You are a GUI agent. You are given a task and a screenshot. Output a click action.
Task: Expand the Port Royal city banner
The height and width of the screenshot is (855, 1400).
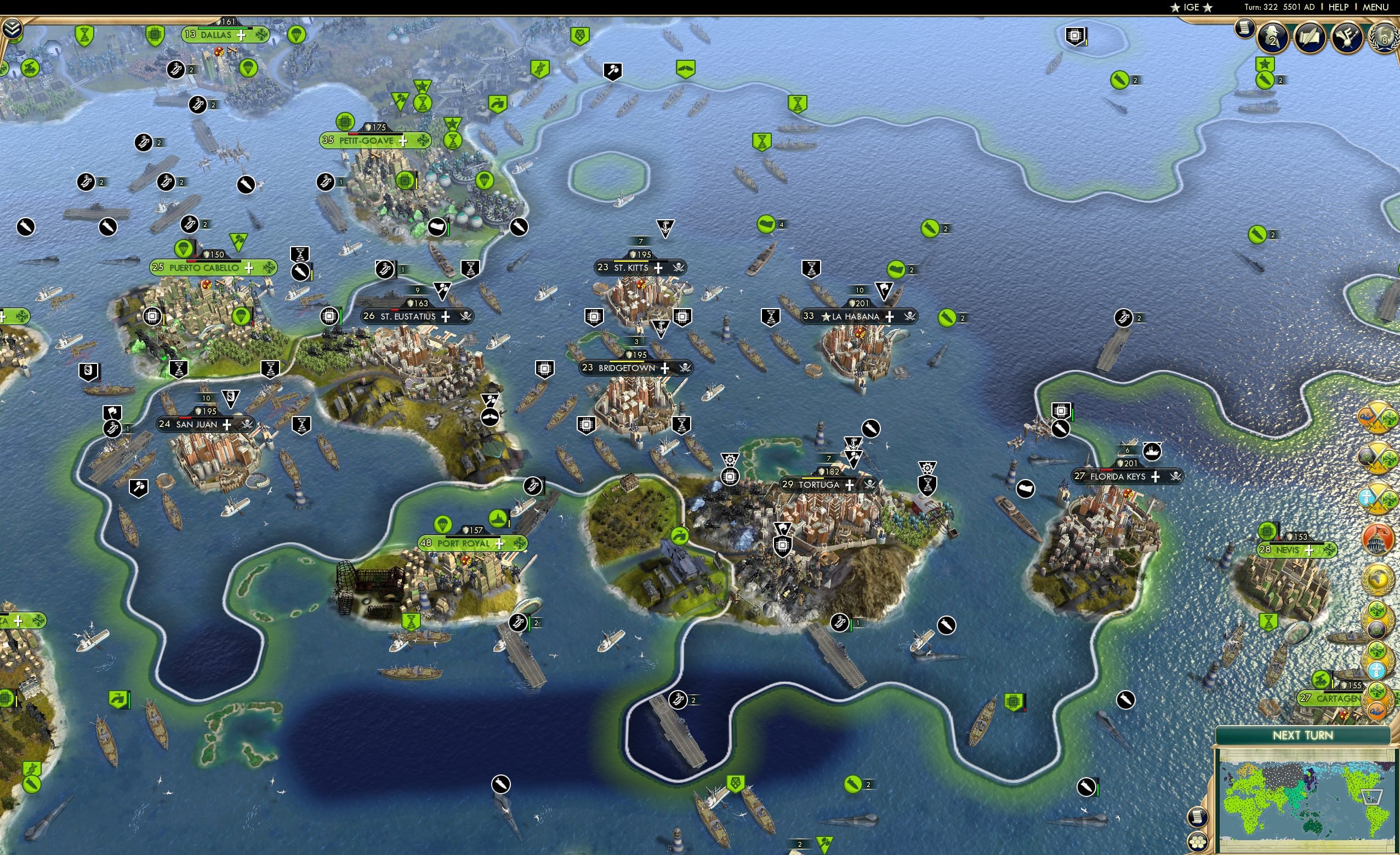[499, 543]
